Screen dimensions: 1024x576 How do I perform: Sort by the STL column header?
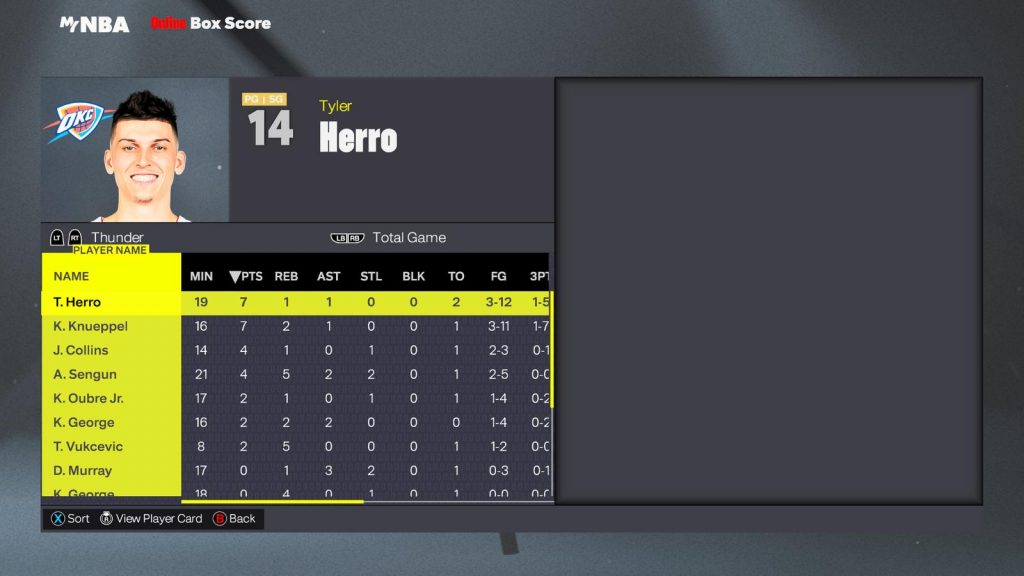click(x=371, y=276)
